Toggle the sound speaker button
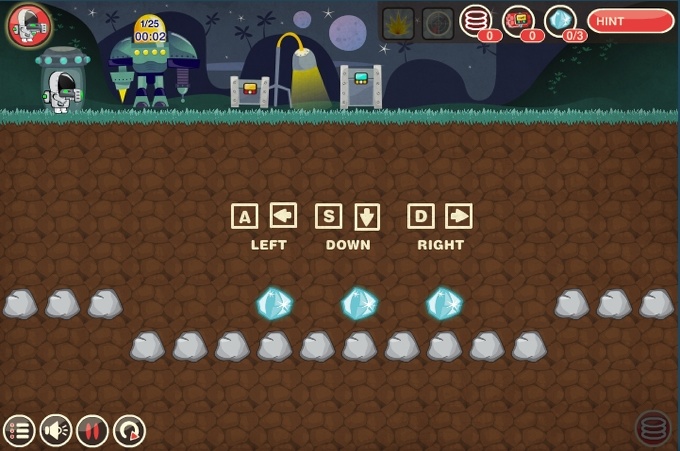 click(56, 431)
